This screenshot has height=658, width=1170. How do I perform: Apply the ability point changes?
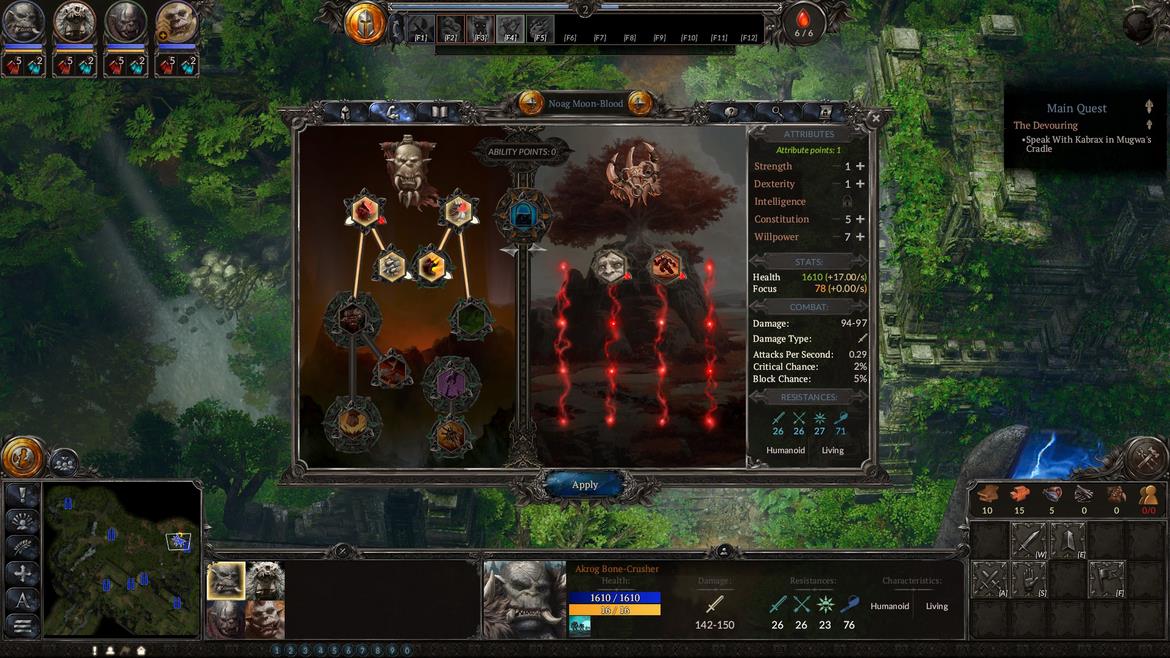tap(585, 485)
